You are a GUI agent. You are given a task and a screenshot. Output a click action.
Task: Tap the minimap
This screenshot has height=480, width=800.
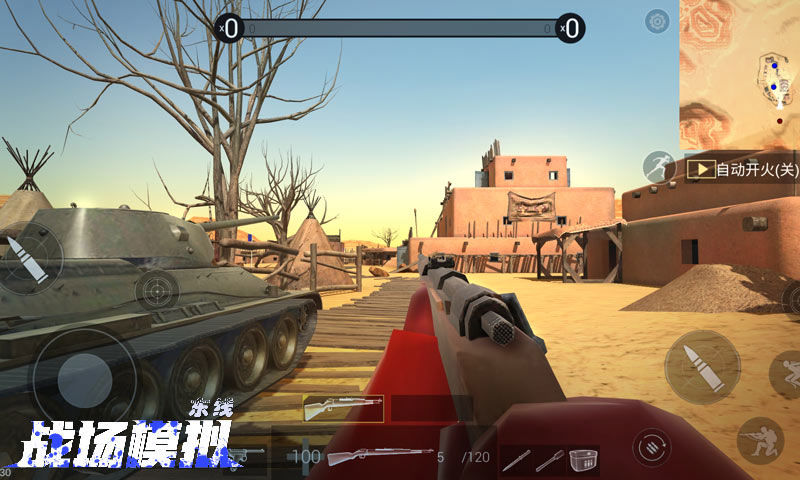pyautogui.click(x=739, y=74)
